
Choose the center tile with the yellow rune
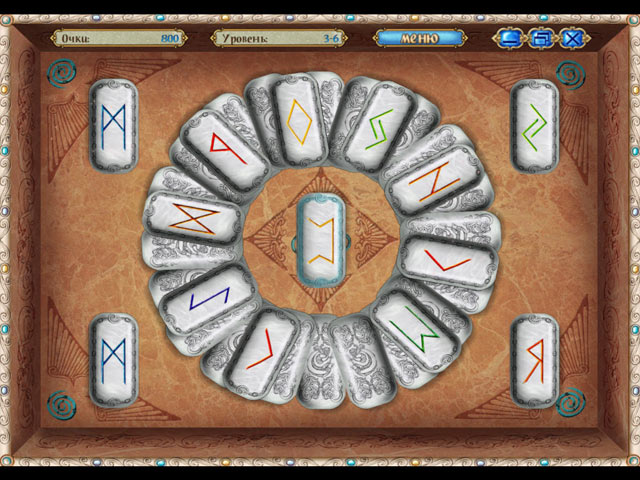coord(321,238)
